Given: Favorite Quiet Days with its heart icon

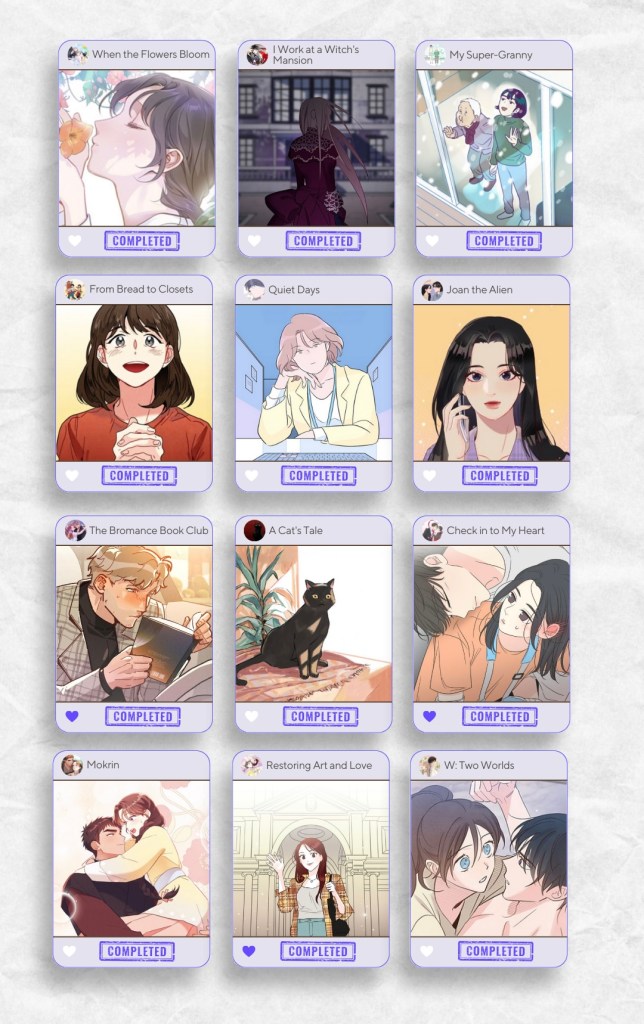Looking at the screenshot, I should (x=251, y=476).
